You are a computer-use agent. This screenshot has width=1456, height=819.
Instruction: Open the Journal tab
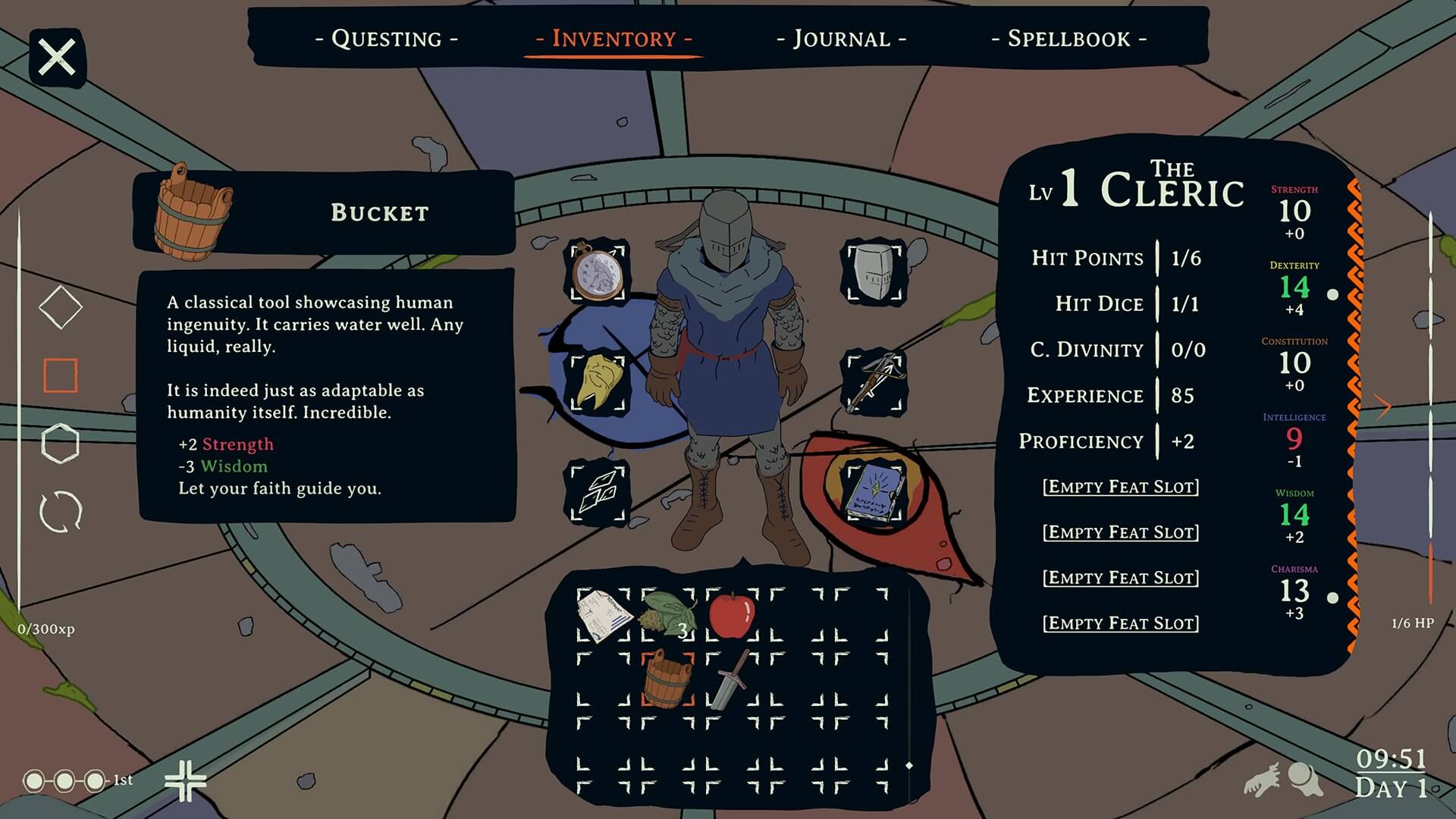pos(841,39)
